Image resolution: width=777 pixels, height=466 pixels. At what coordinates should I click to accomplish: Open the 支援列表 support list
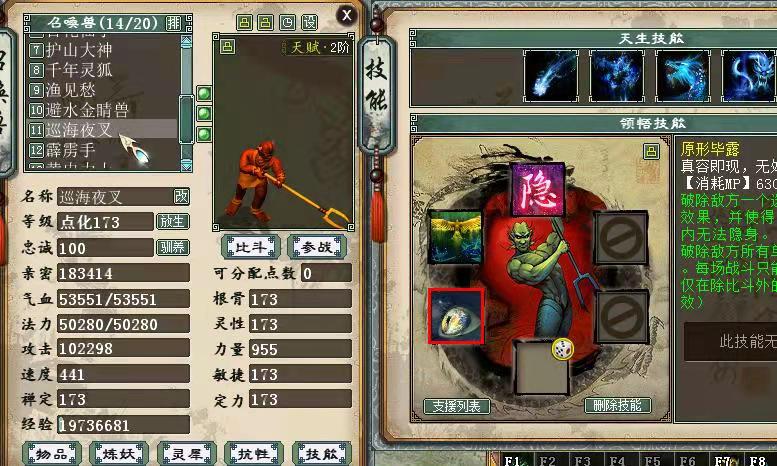(457, 406)
